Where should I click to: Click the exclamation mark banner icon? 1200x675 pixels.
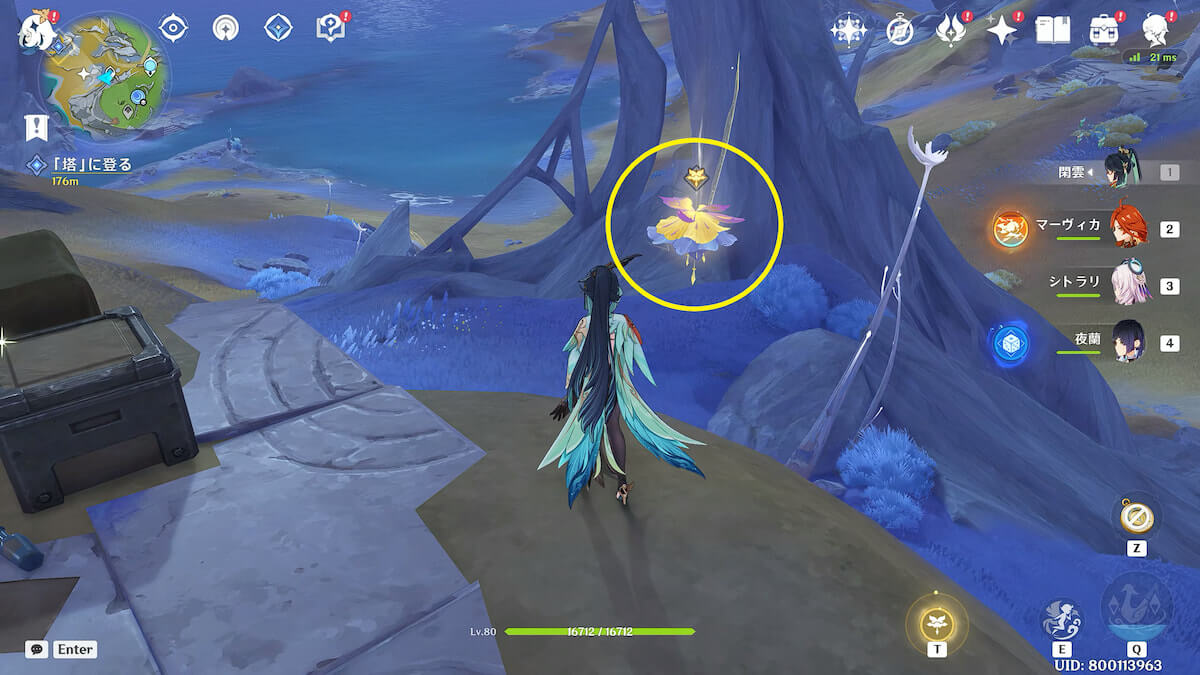point(38,126)
